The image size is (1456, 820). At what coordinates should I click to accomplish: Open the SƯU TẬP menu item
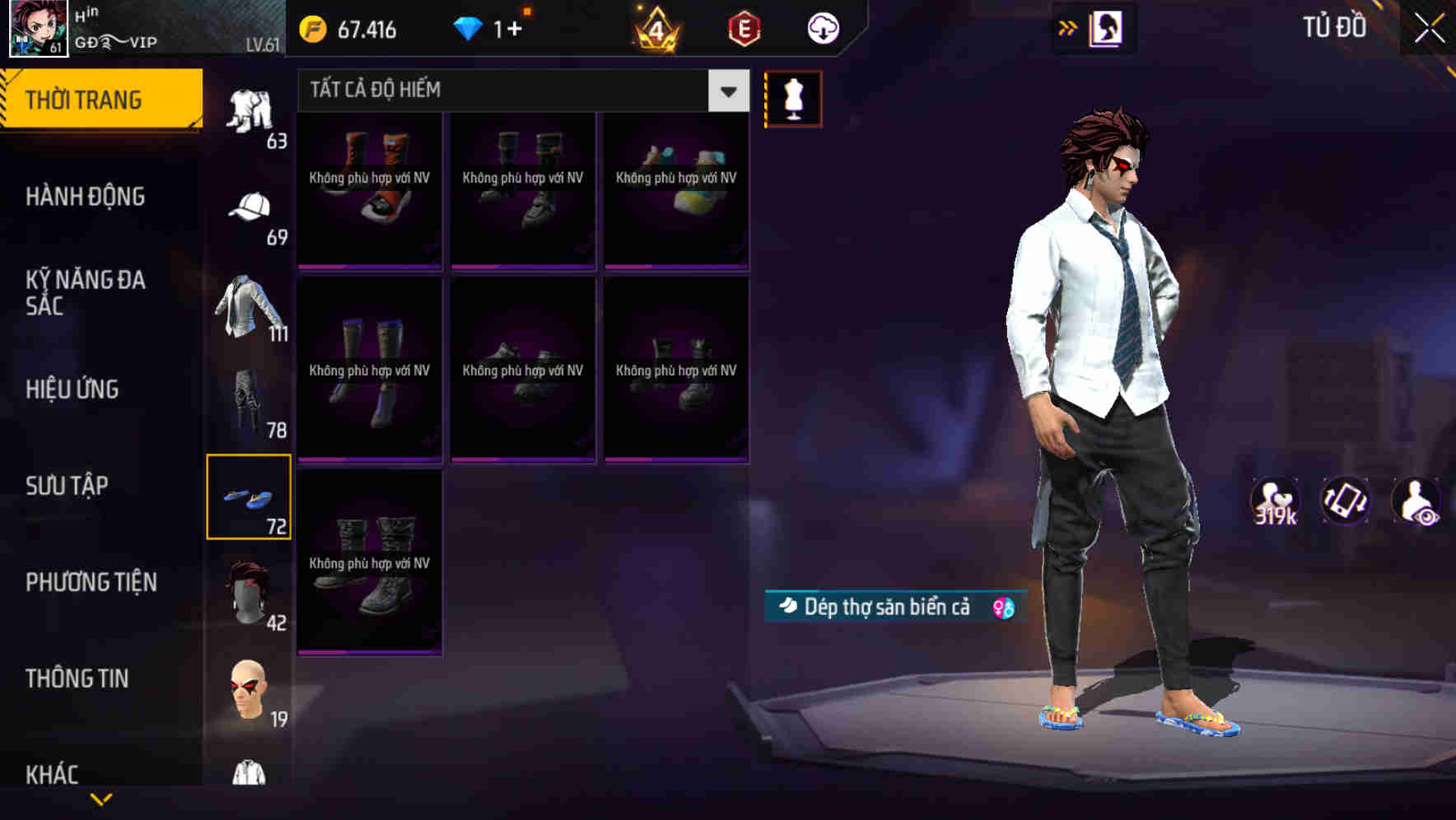[68, 486]
